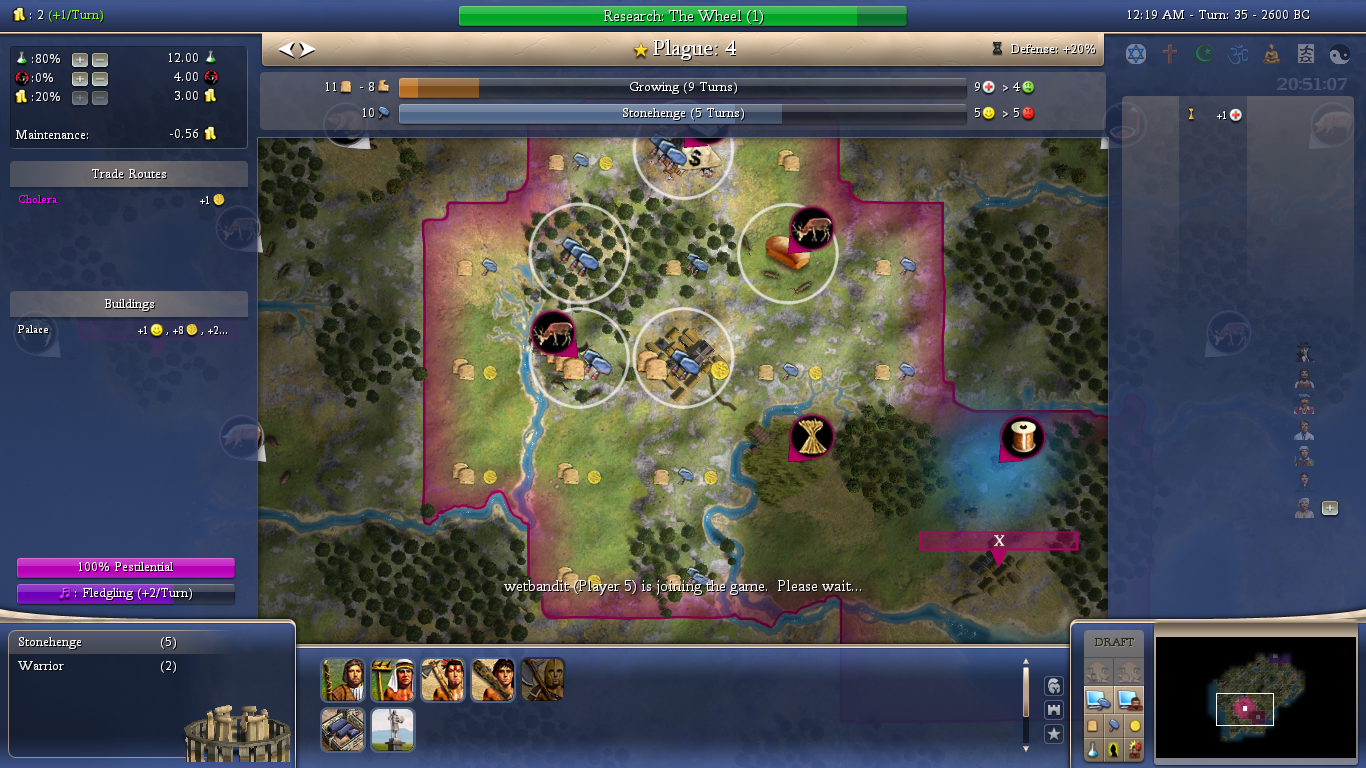The height and width of the screenshot is (768, 1366).
Task: Click the Palace entry in Buildings list
Action: click(x=33, y=330)
